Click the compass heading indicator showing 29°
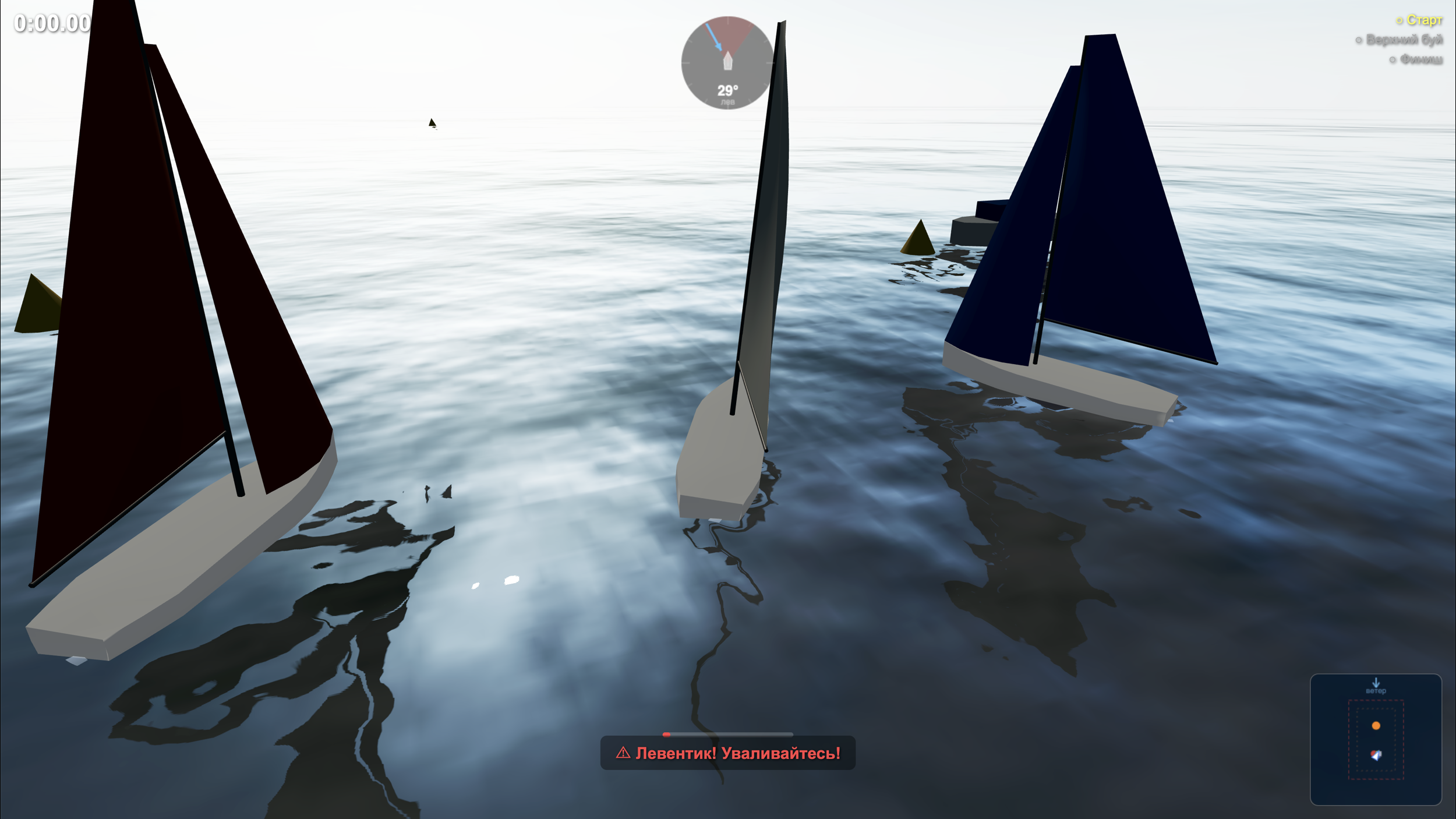 tap(727, 89)
